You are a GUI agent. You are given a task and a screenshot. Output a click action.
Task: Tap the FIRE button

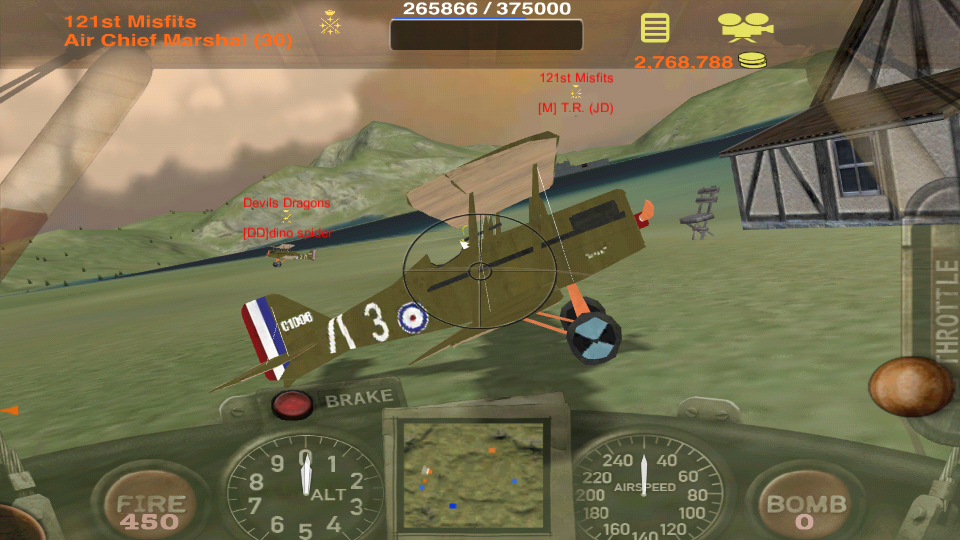pos(150,510)
